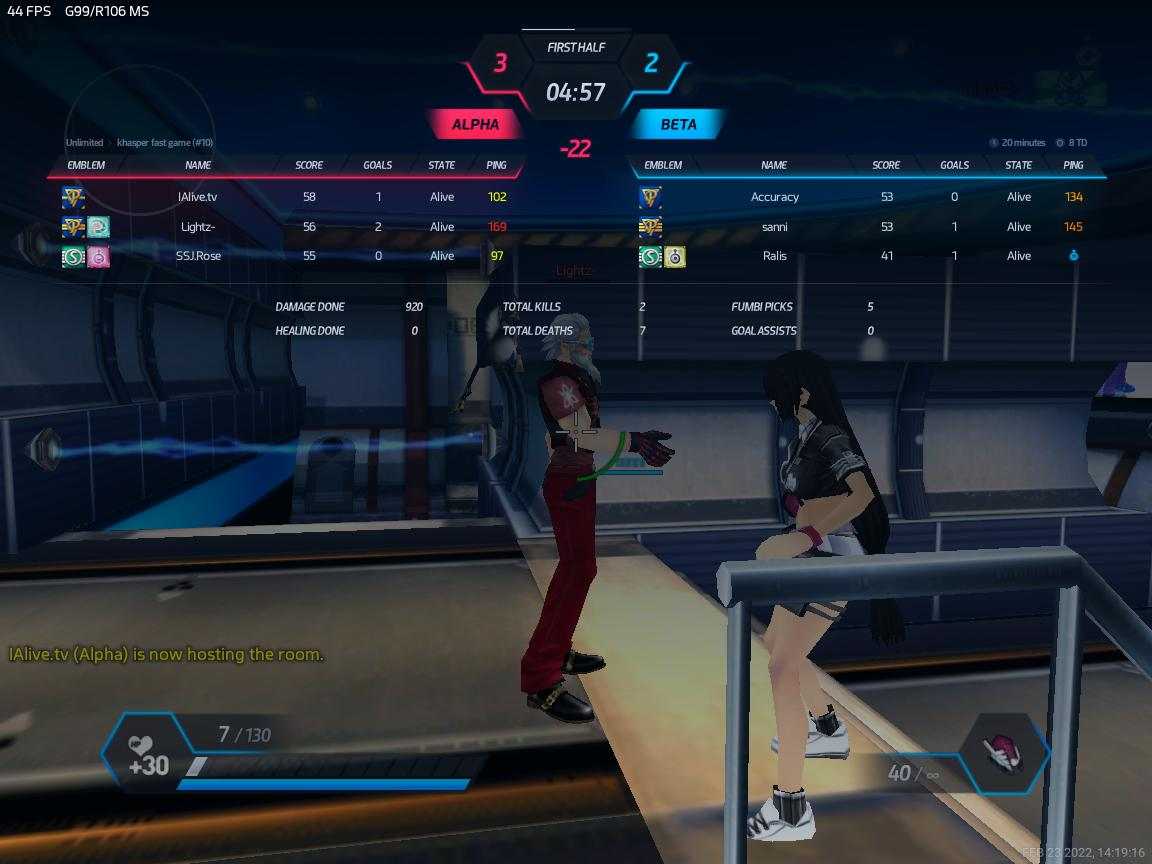Choose SSJ.Rose in the Alpha team list

198,256
